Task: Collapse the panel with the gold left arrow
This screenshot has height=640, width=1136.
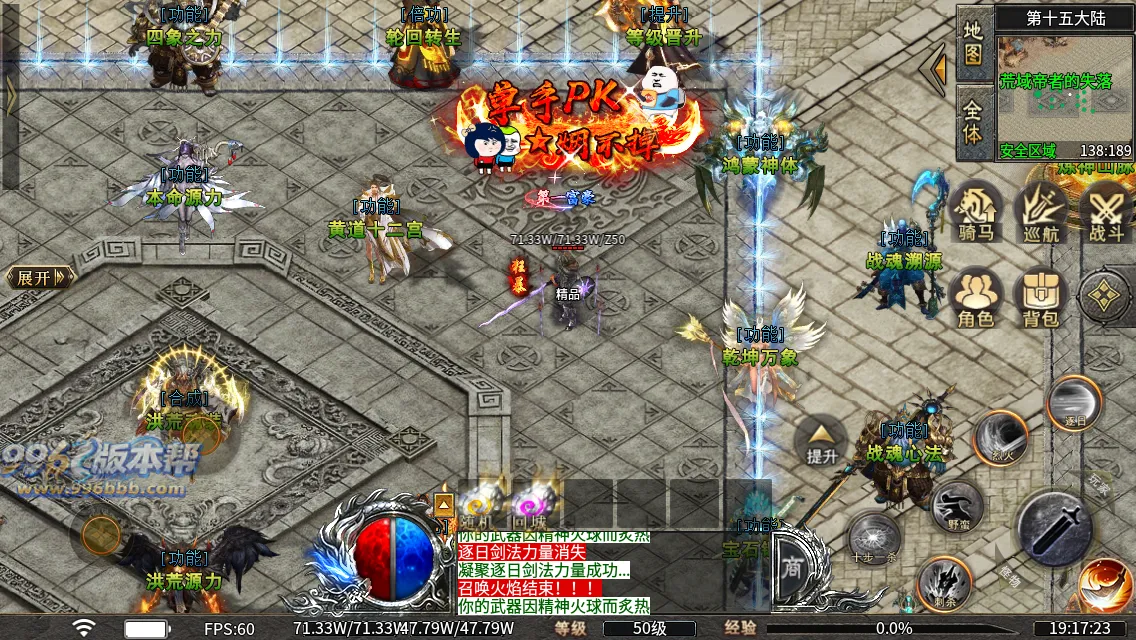Action: click(x=937, y=69)
